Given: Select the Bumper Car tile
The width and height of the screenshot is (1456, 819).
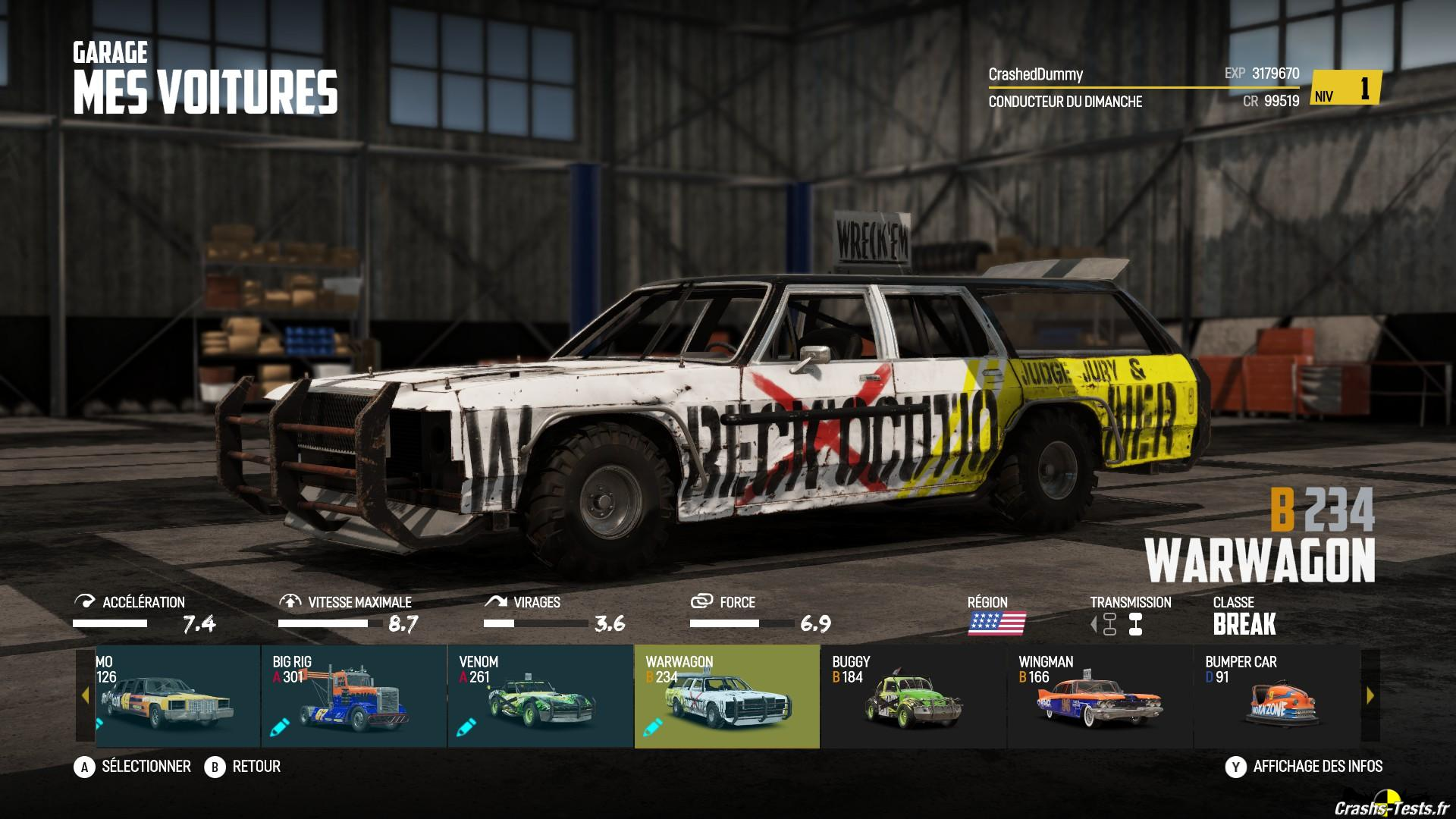Looking at the screenshot, I should click(x=1277, y=697).
